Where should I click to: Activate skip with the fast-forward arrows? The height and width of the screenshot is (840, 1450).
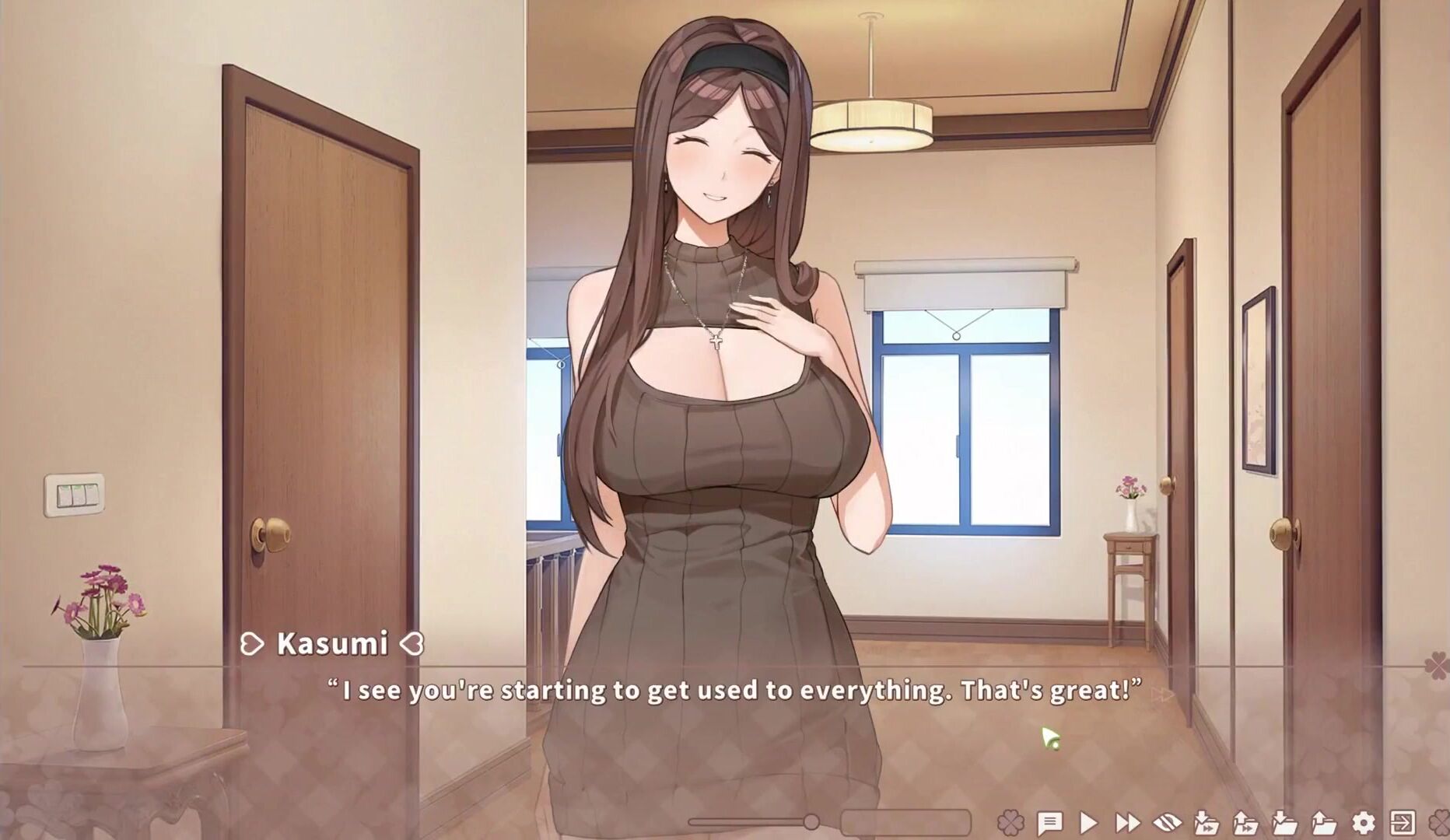tap(1127, 822)
